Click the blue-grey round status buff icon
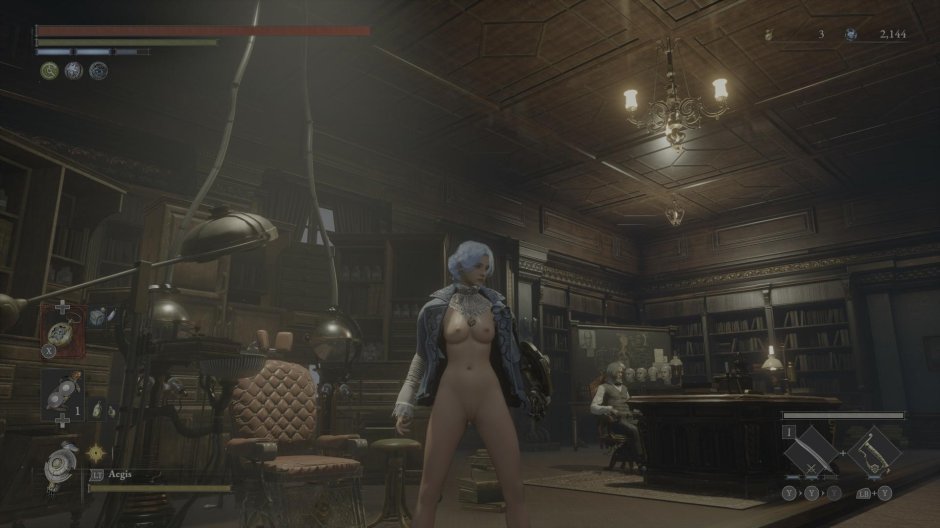The image size is (940, 528). [98, 70]
